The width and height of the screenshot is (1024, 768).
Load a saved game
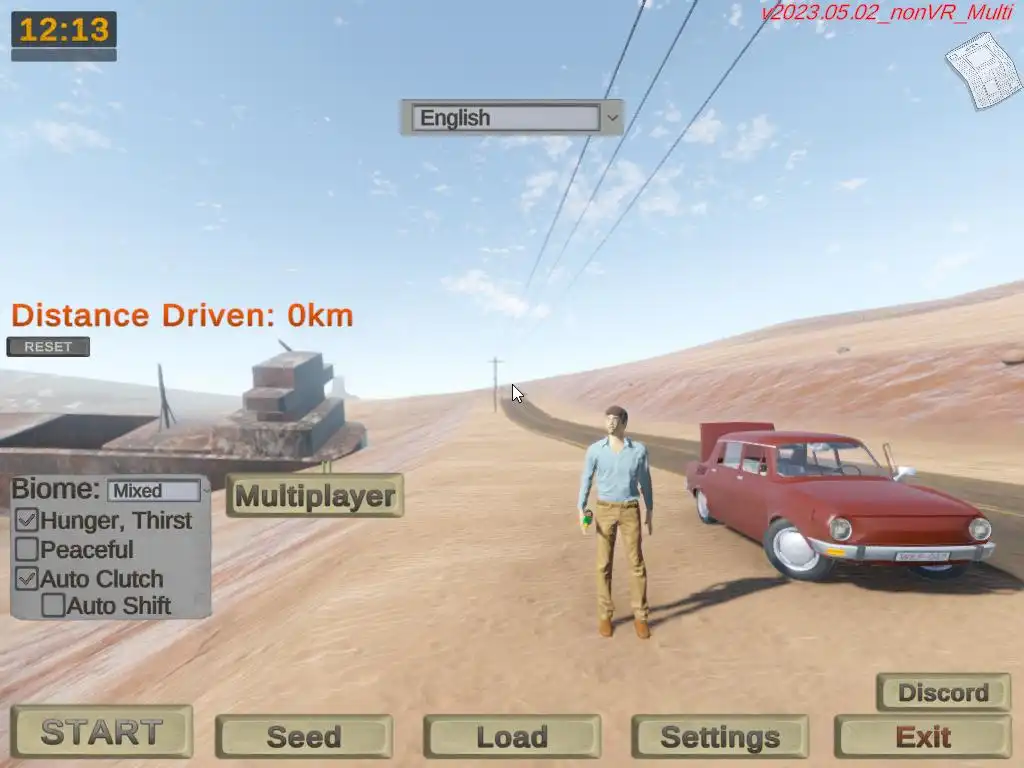coord(511,737)
